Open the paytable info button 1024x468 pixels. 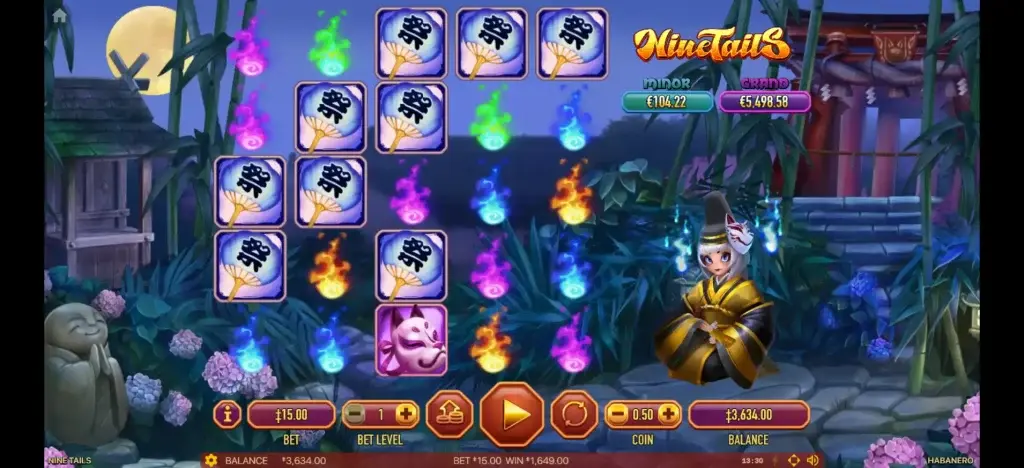(x=227, y=414)
